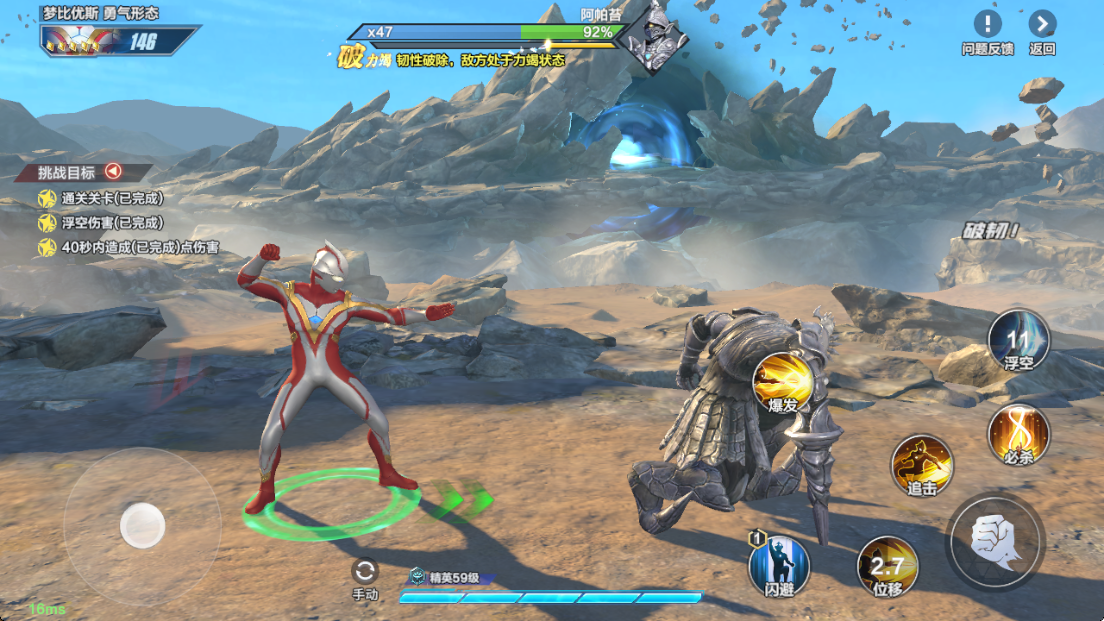
Task: Activate the 位移 dash skill
Action: [887, 566]
